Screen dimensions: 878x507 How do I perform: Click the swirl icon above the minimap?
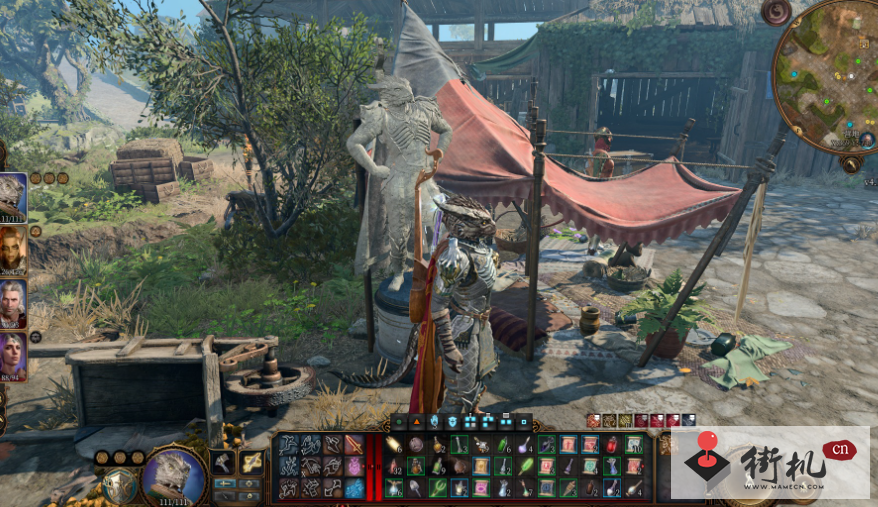(x=776, y=13)
